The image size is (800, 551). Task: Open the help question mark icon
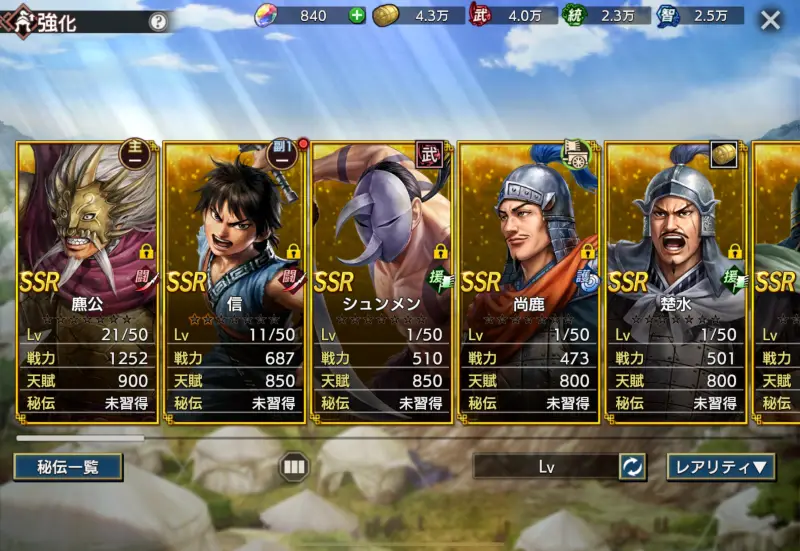click(158, 22)
